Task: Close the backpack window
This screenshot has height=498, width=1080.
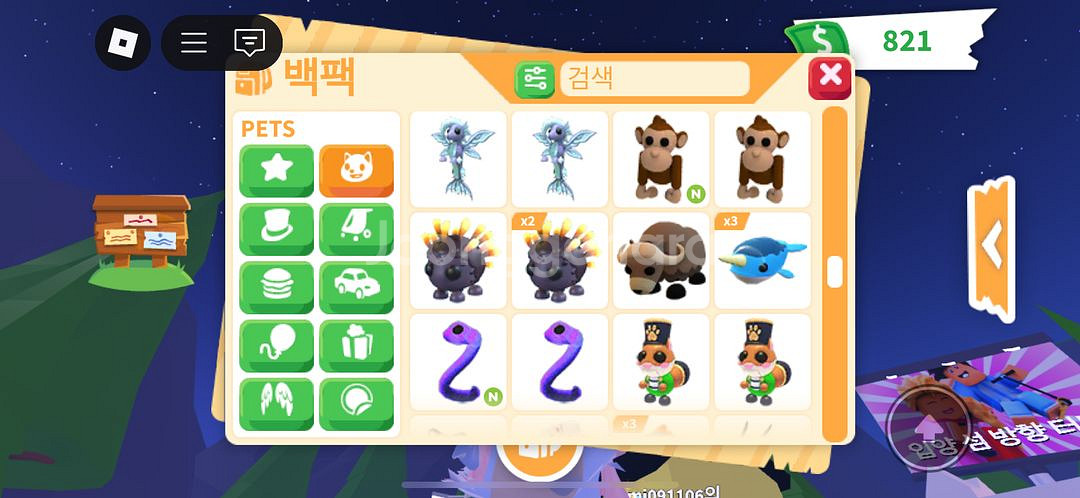Action: [x=829, y=77]
